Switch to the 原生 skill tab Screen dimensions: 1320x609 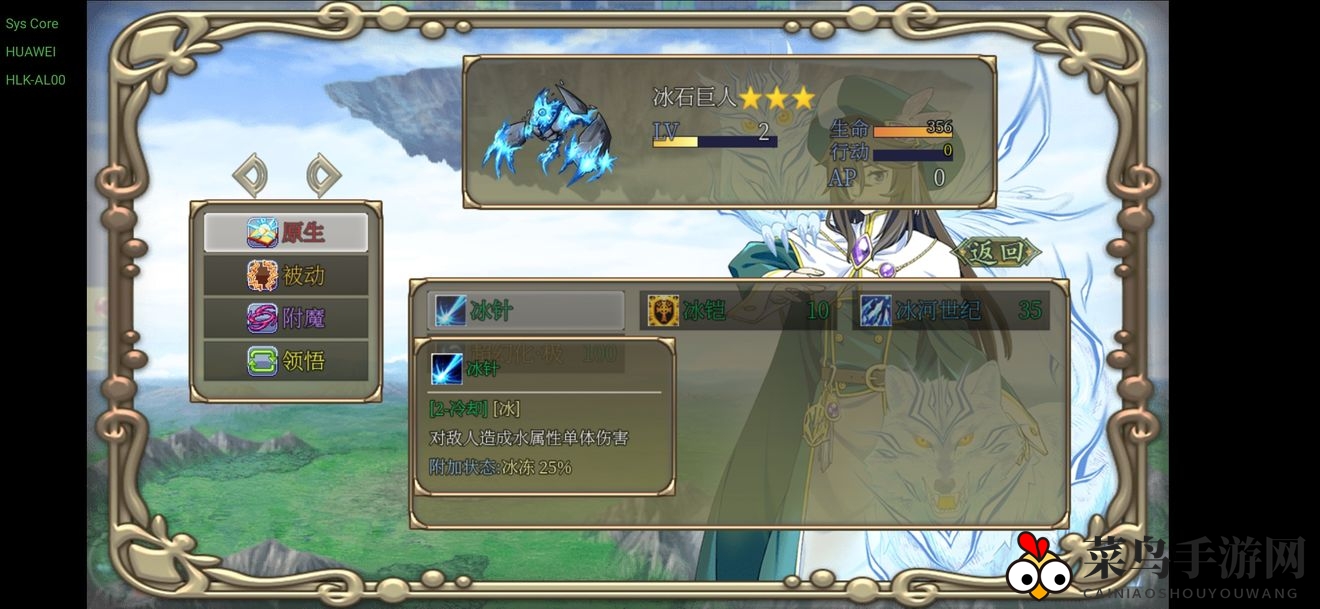tap(286, 232)
